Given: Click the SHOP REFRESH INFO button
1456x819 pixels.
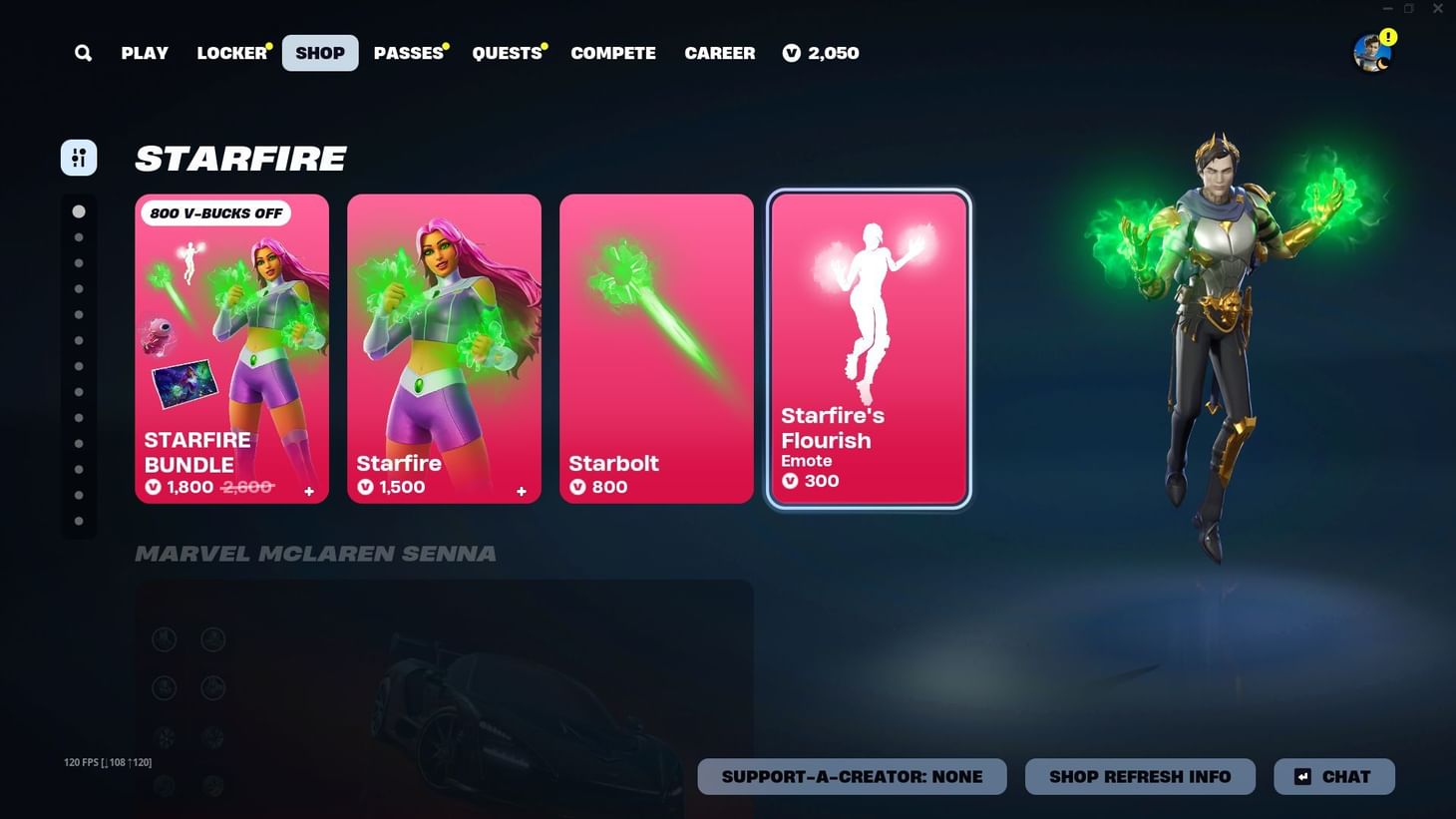Looking at the screenshot, I should (x=1140, y=776).
